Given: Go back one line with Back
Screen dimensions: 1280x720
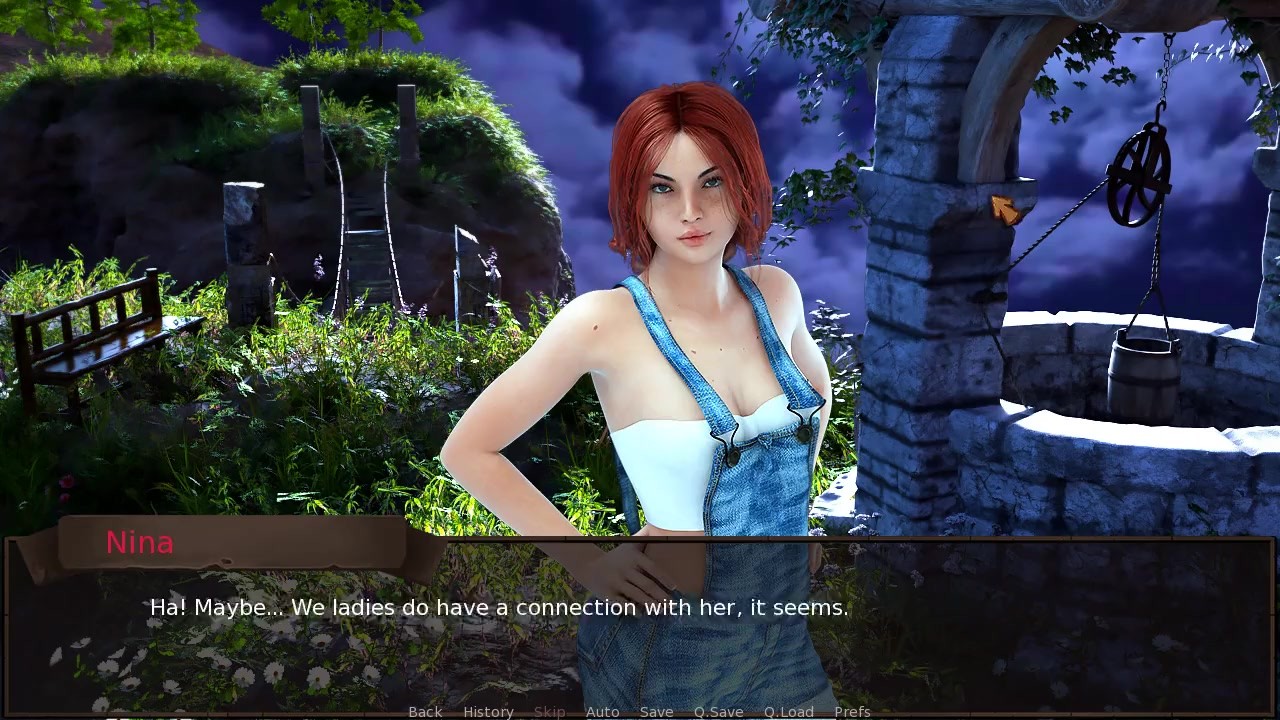Looking at the screenshot, I should [425, 712].
